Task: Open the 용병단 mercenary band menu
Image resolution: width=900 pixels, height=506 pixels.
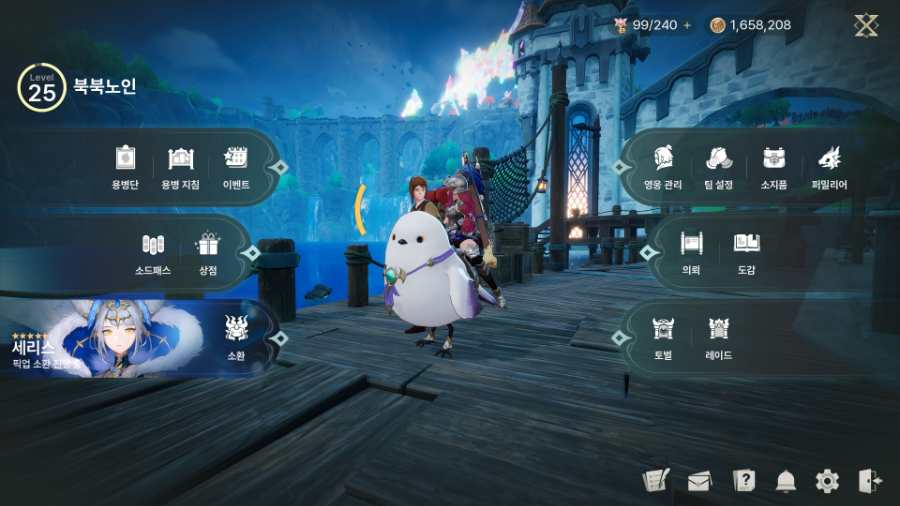Action: coord(124,166)
